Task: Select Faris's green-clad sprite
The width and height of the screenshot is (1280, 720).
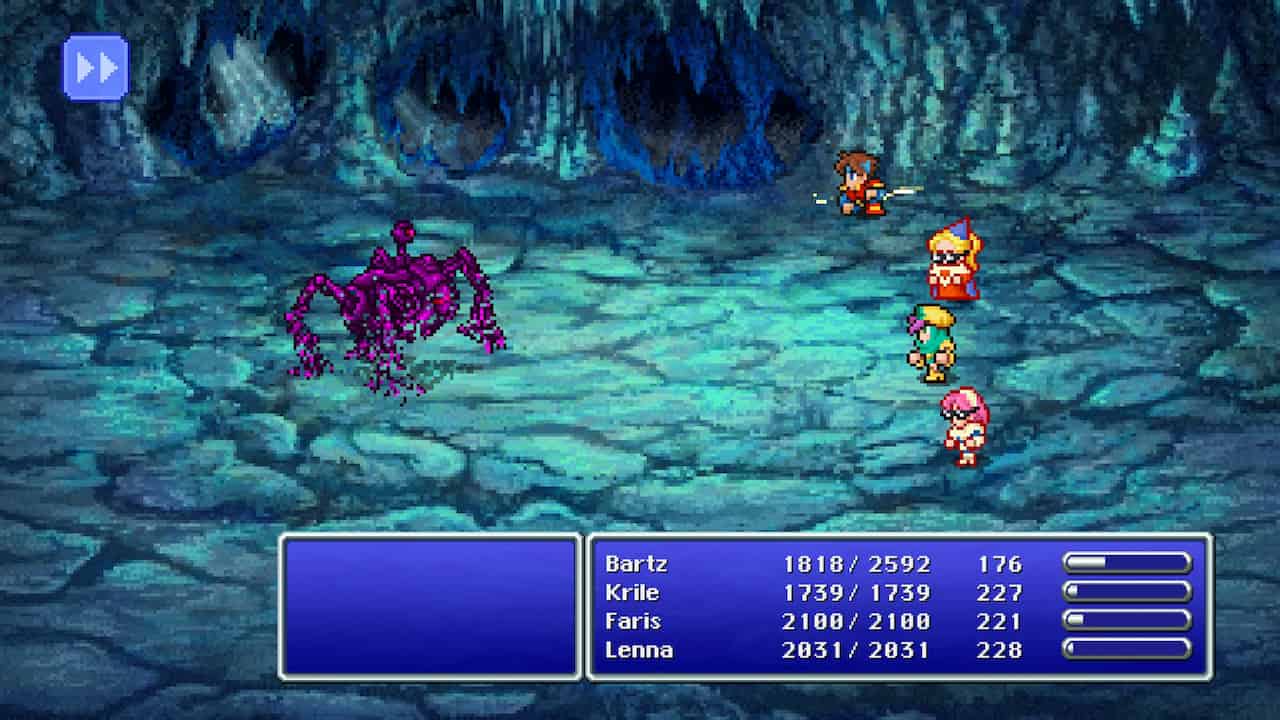Action: pyautogui.click(x=930, y=340)
